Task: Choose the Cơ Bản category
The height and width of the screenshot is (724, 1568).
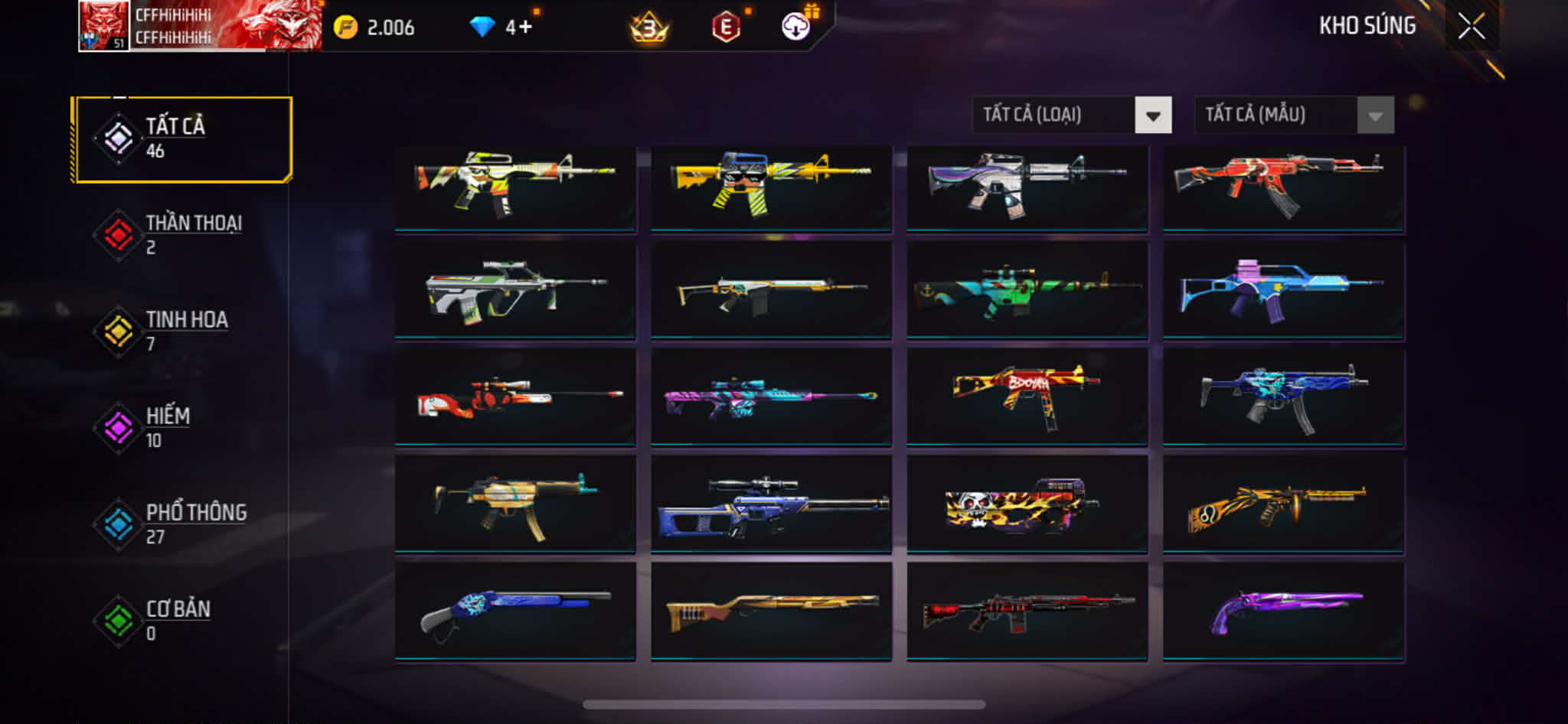Action: point(182,621)
